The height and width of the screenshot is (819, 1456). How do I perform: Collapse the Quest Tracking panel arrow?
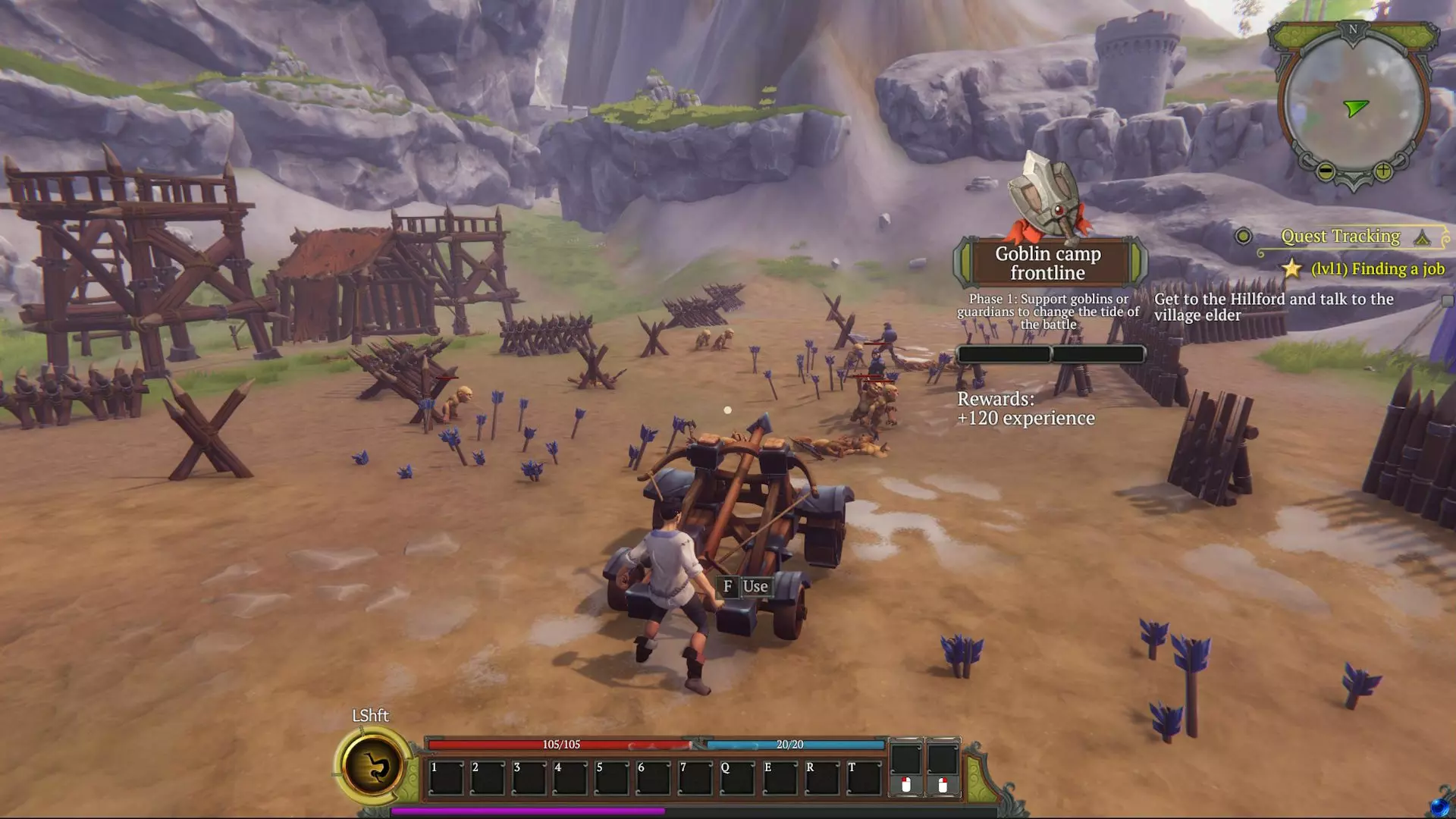(x=1422, y=238)
